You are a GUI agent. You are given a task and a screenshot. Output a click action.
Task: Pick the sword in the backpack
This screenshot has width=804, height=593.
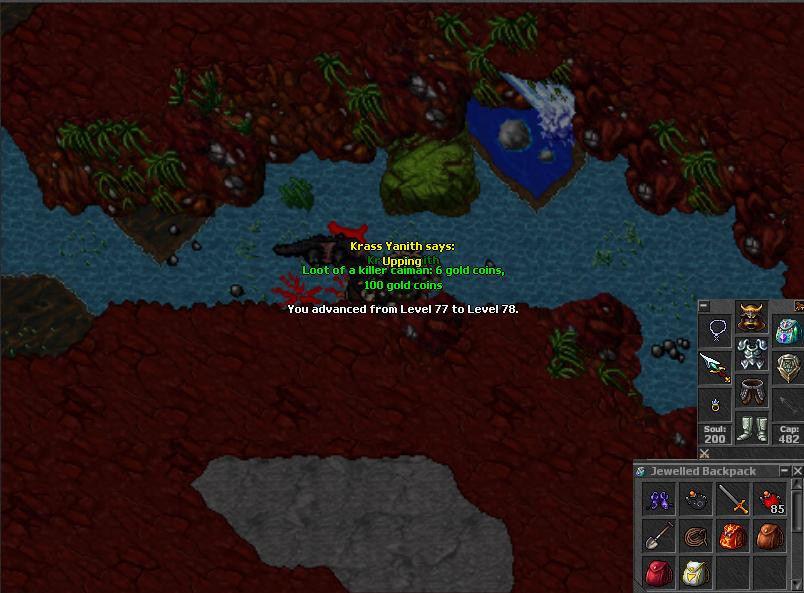[733, 498]
